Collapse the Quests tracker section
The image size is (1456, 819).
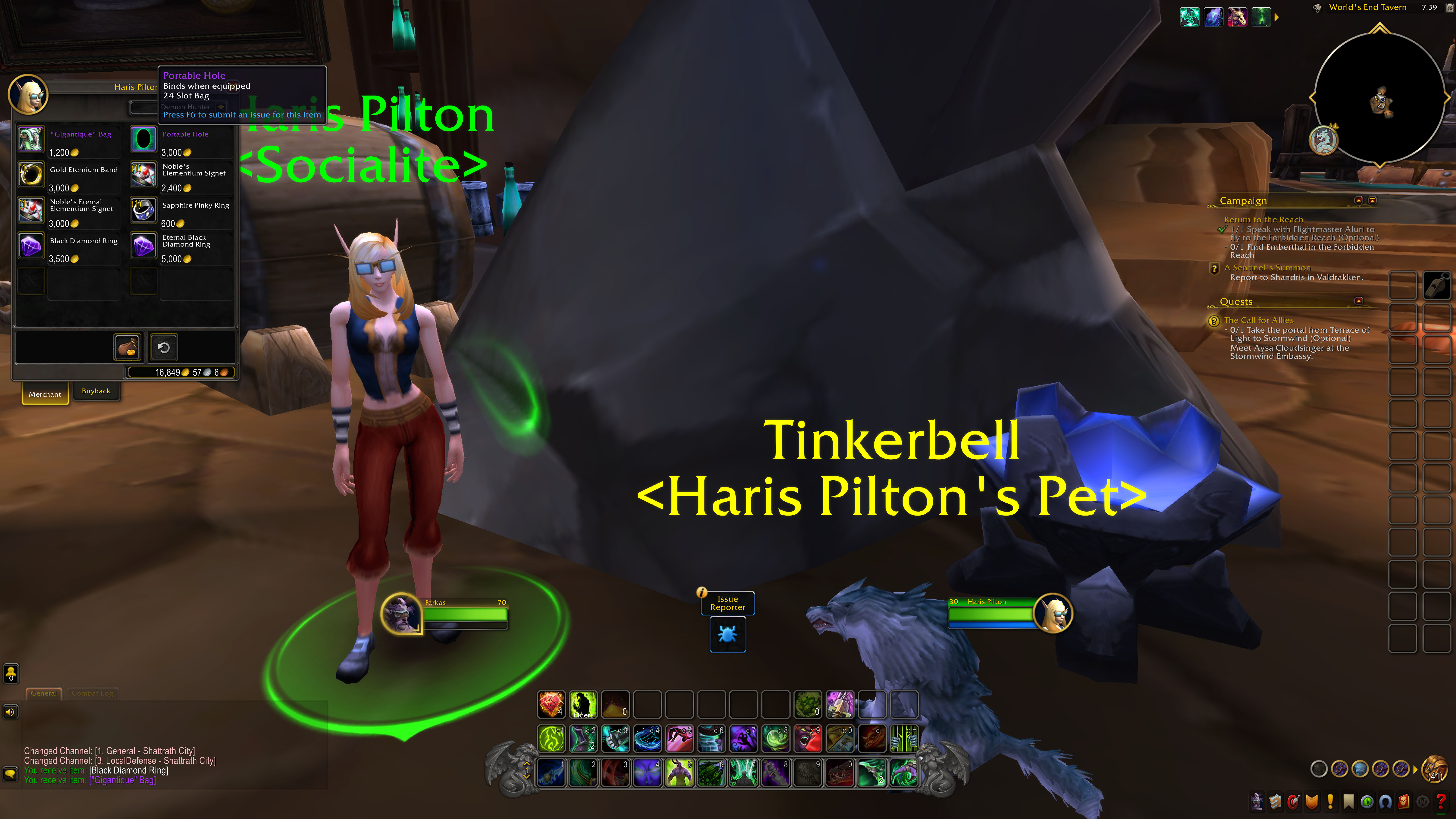coord(1359,301)
